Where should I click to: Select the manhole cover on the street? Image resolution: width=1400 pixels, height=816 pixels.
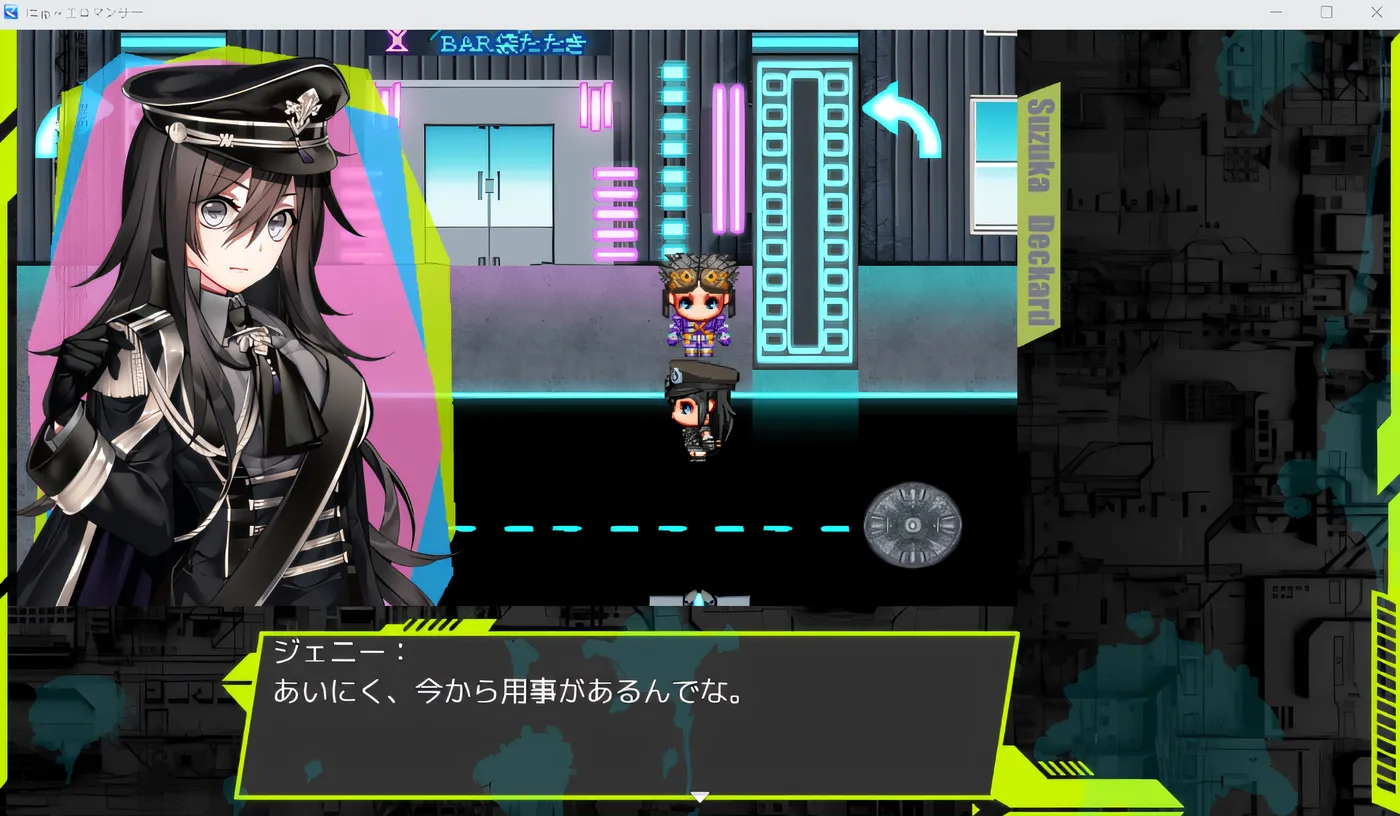pos(911,523)
